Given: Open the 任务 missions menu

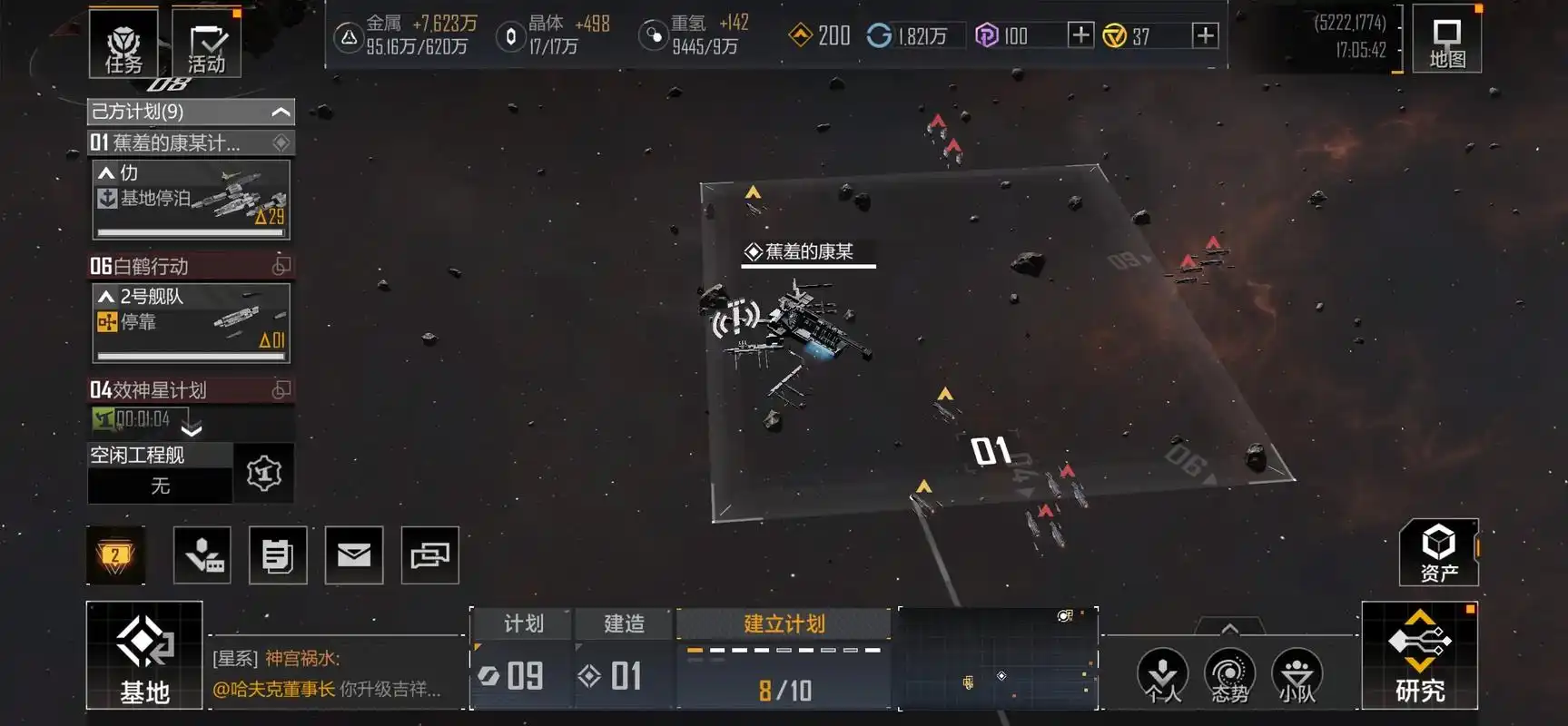Looking at the screenshot, I should coord(123,44).
